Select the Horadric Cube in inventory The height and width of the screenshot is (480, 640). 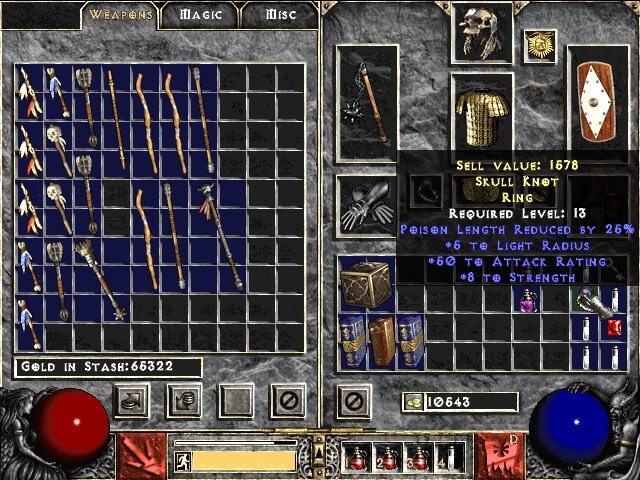click(x=366, y=284)
